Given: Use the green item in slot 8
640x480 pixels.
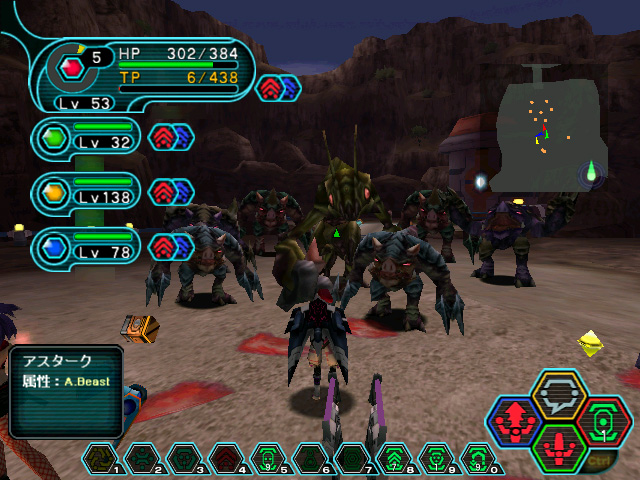Looking at the screenshot, I should coord(394,458).
